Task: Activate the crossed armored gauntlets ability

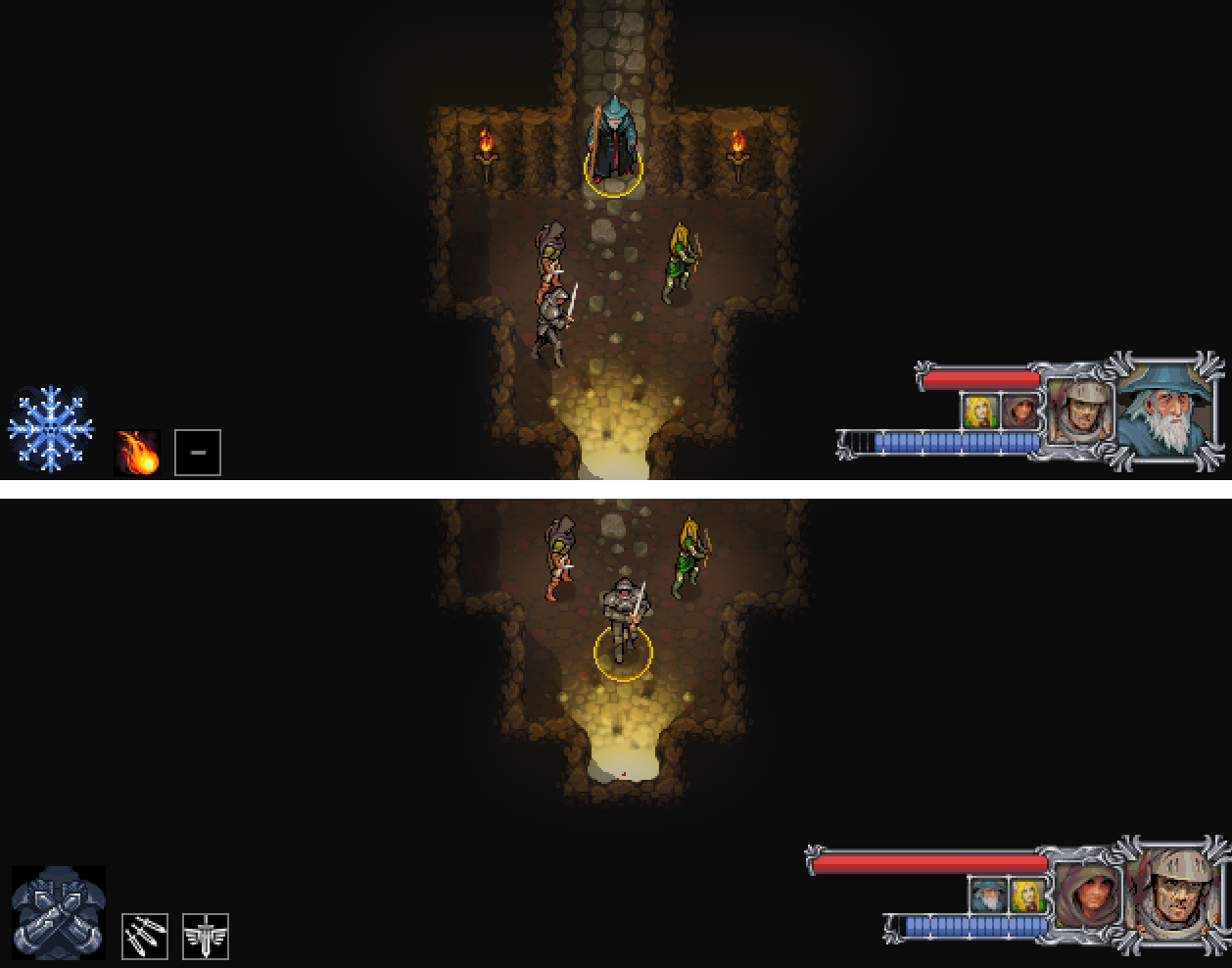Action: (59, 912)
